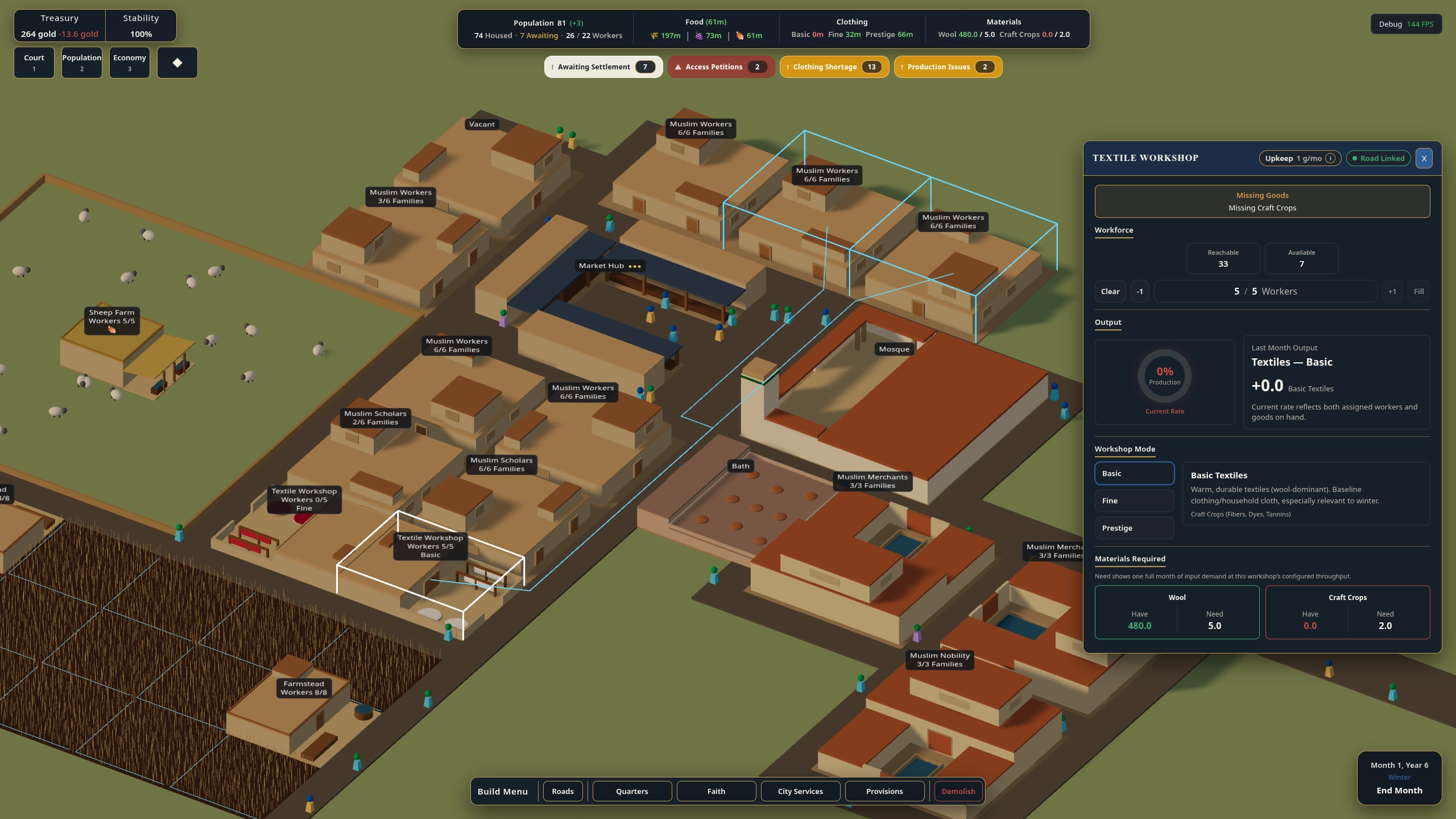Screen dimensions: 1456x819
Task: Open the Quarters build tab
Action: [631, 791]
